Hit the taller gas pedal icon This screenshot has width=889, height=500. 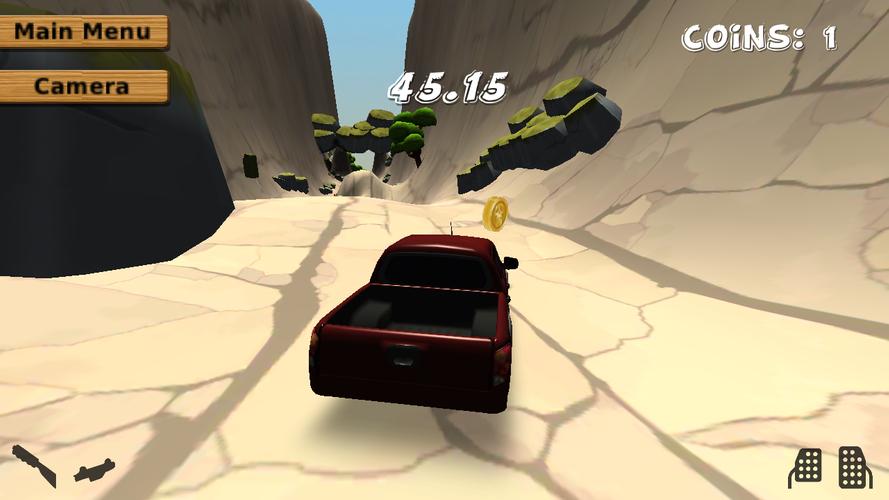pyautogui.click(x=853, y=465)
